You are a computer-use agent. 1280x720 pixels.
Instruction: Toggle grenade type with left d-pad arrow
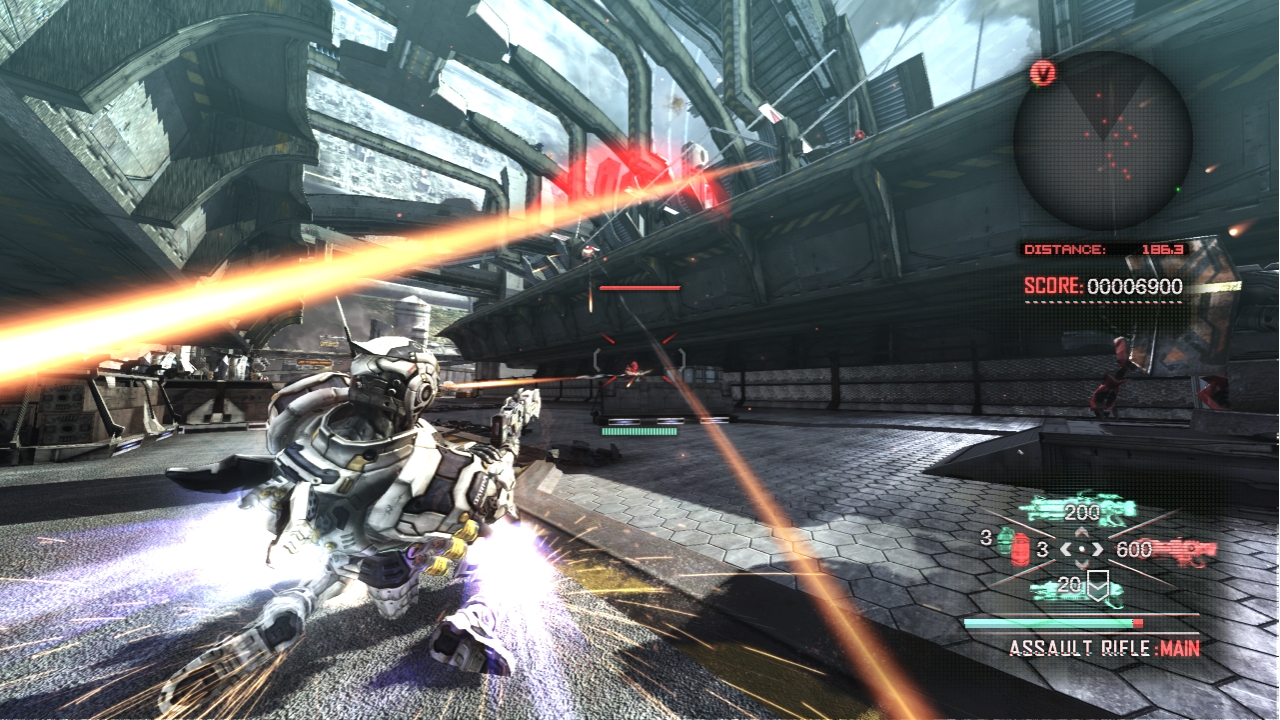[1066, 550]
